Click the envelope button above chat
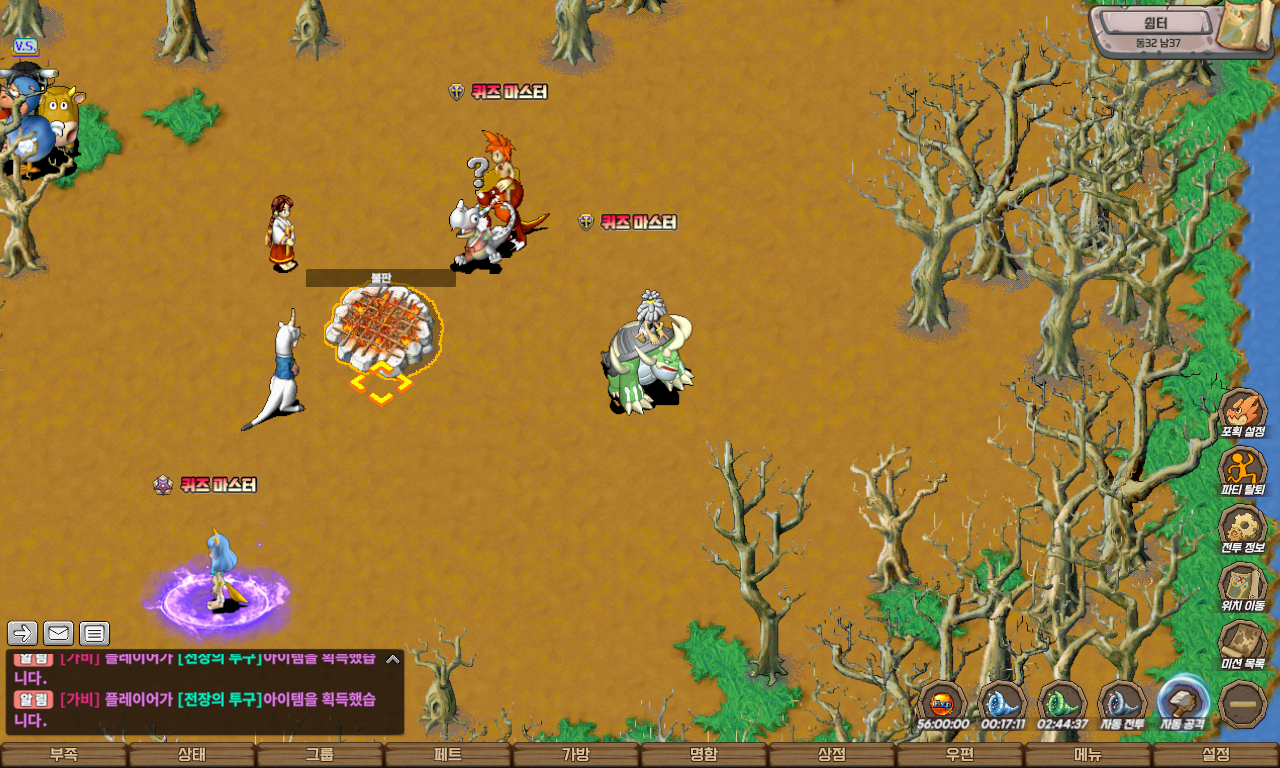 (58, 633)
